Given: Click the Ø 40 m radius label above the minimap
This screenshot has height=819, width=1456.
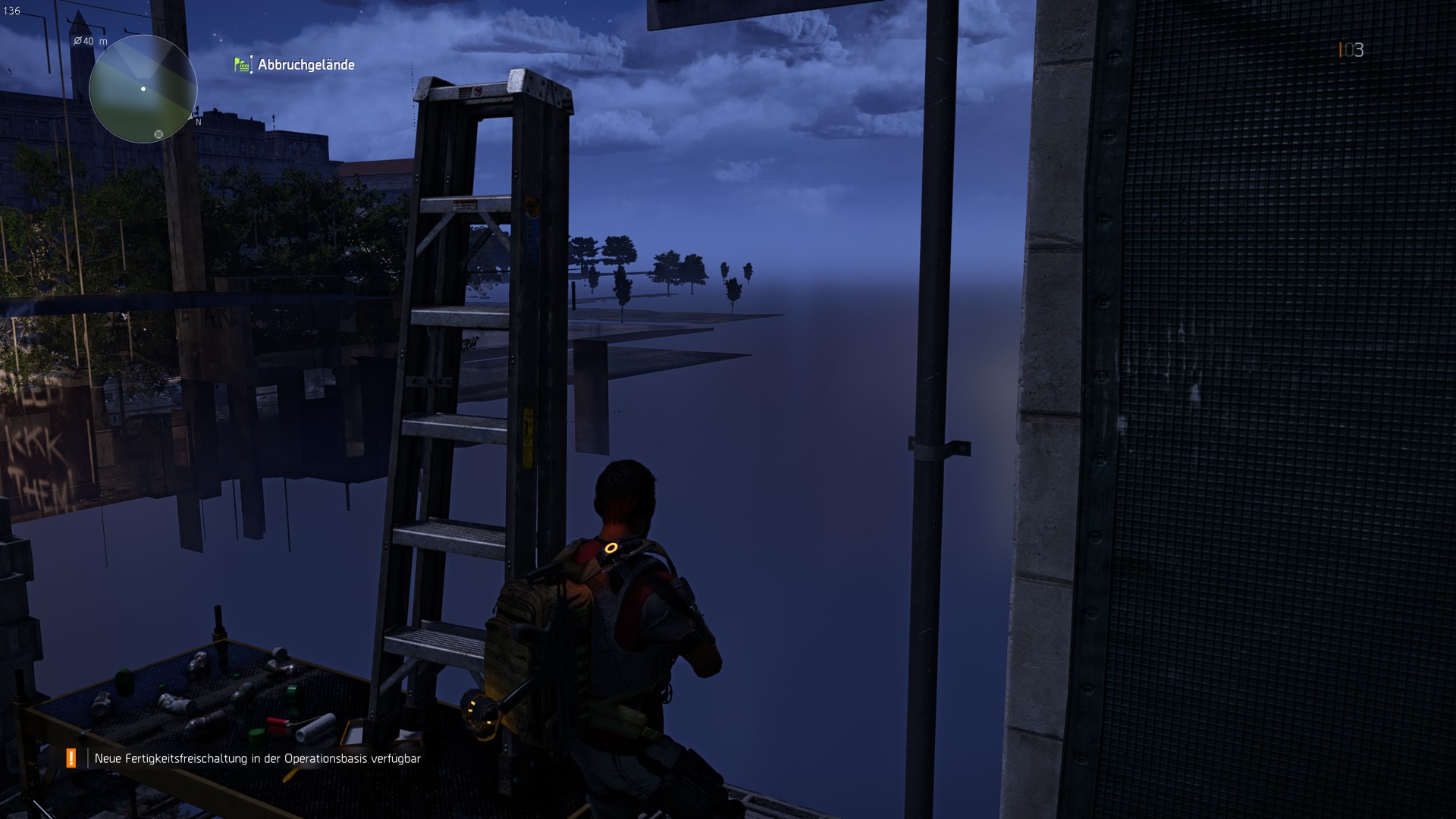Looking at the screenshot, I should pos(89,41).
